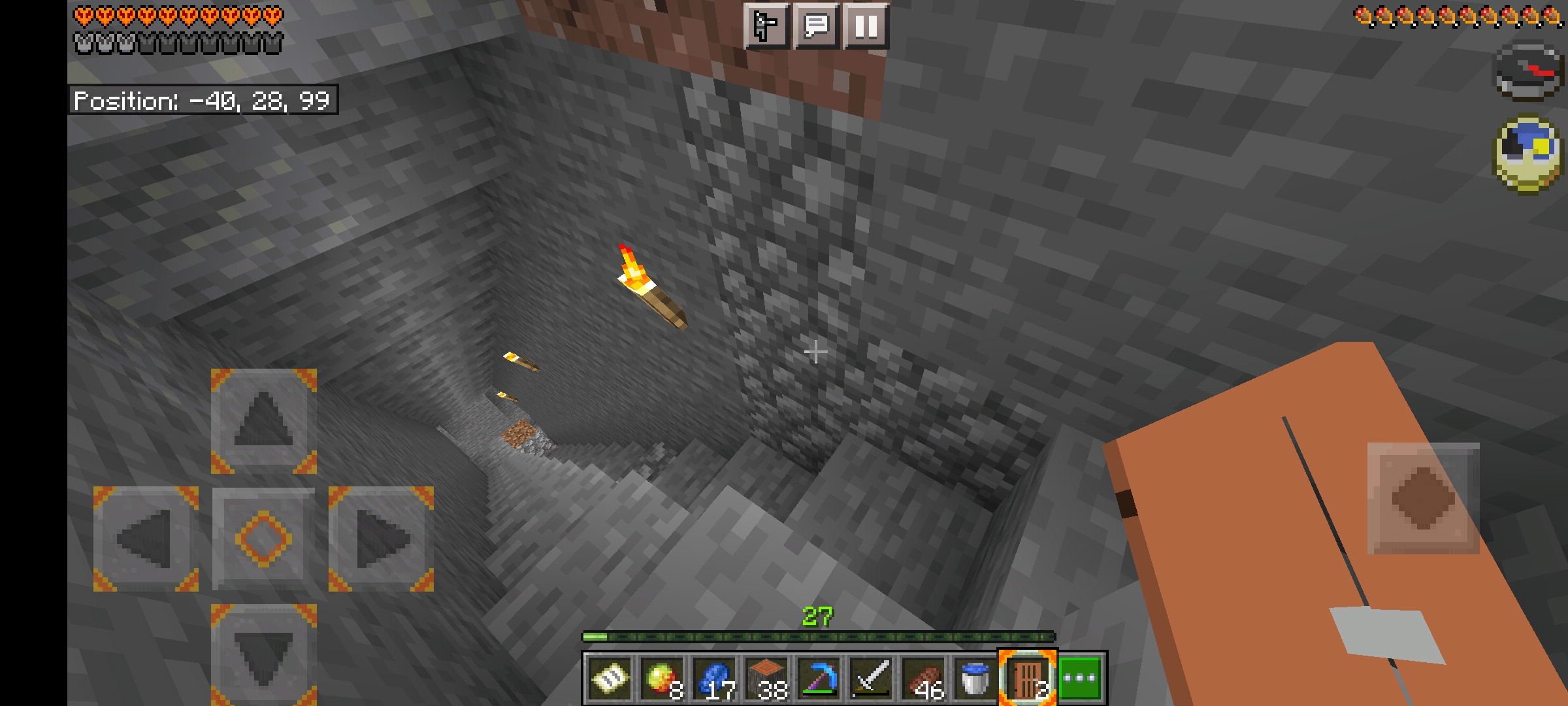Select the wood log stack of 38
The image size is (1568, 706).
click(767, 679)
